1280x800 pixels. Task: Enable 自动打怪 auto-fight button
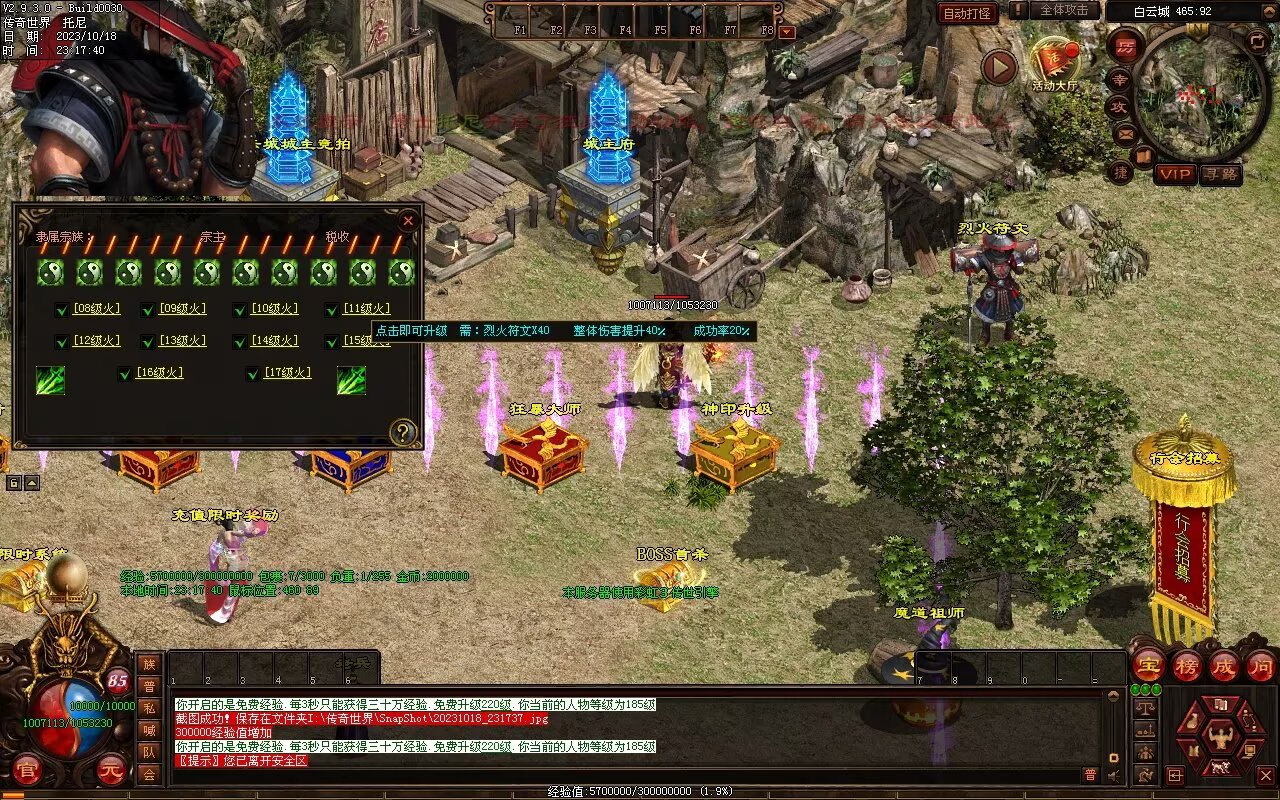tap(967, 13)
